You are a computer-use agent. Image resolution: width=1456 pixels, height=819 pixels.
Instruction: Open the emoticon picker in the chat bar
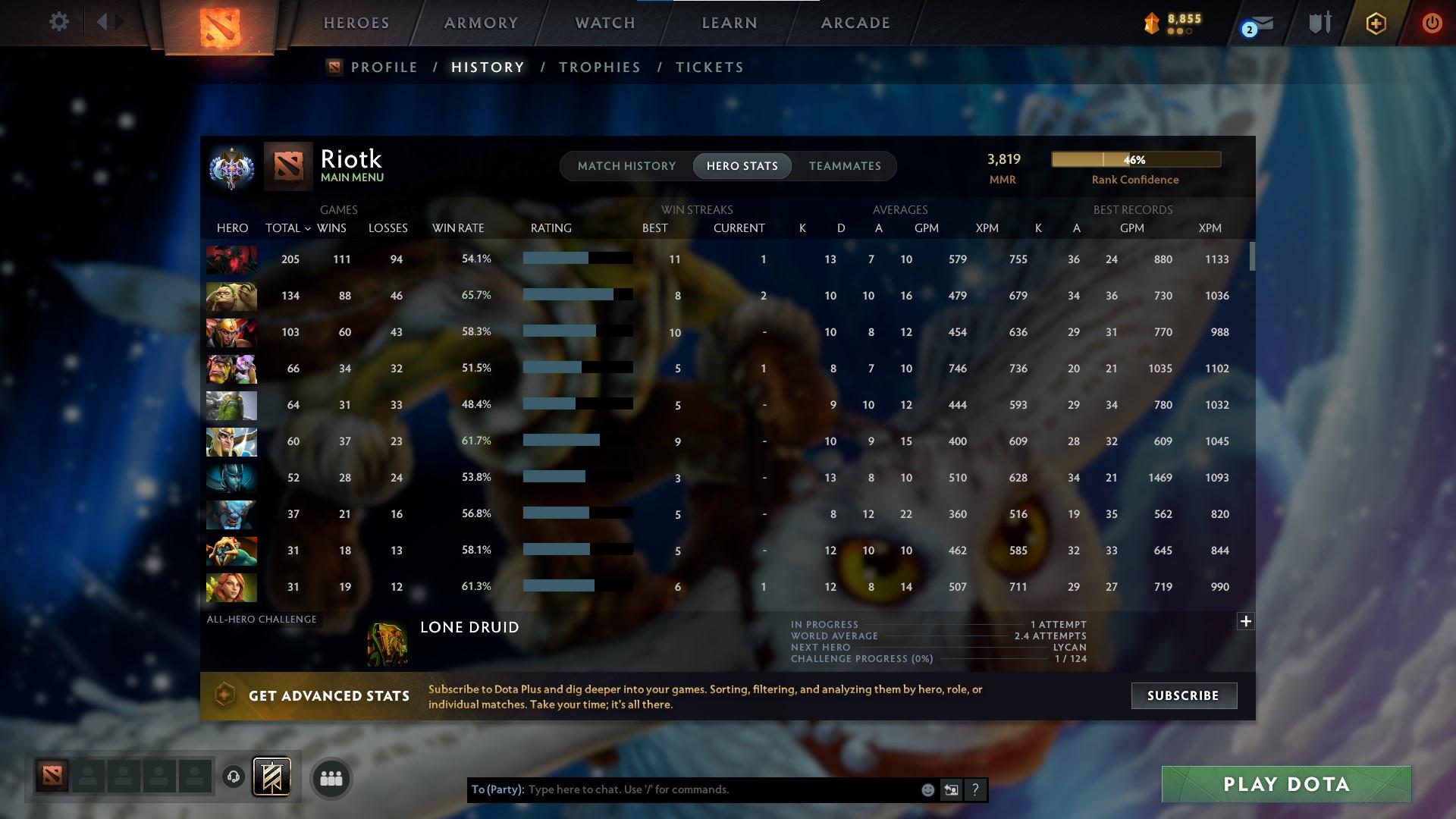pyautogui.click(x=927, y=789)
